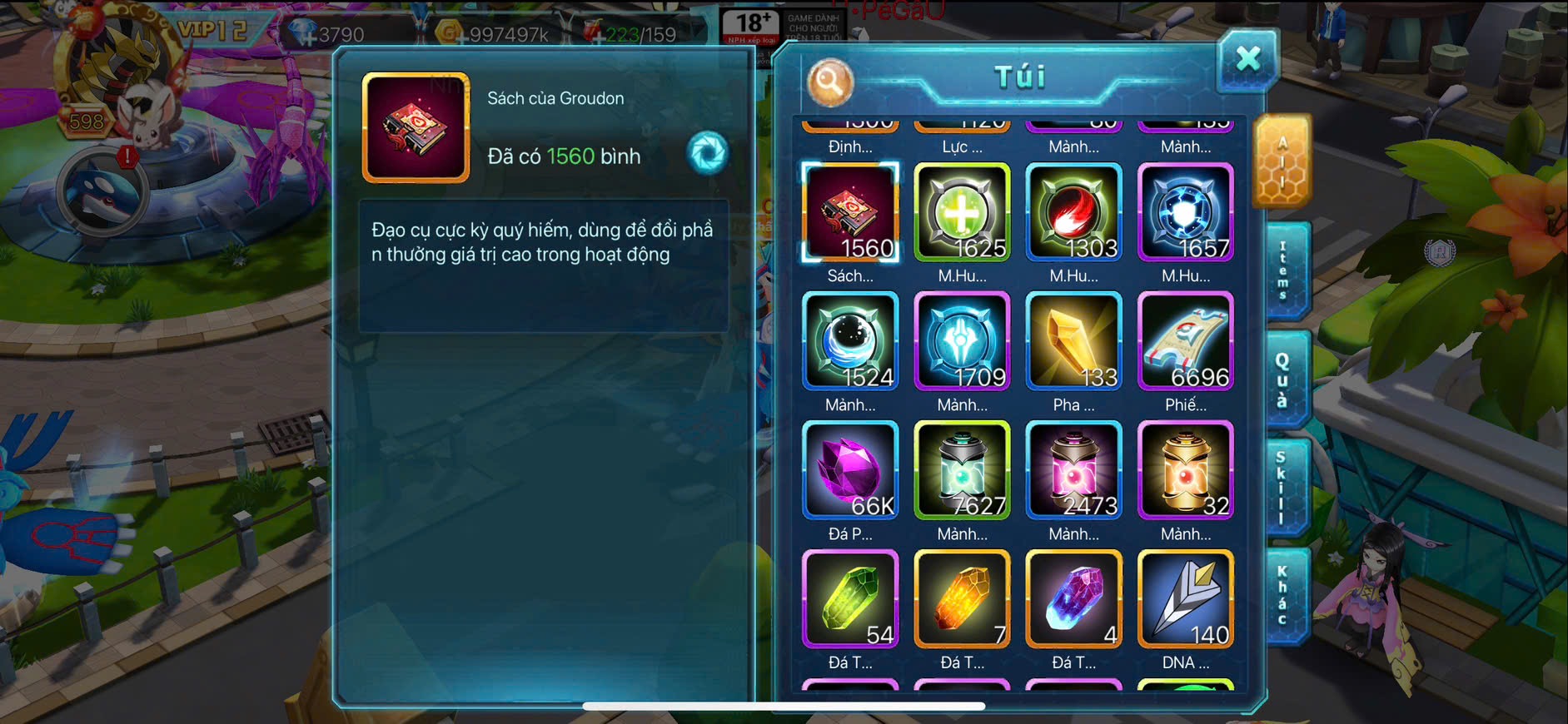Viewport: 1568px width, 724px height.
Task: Choose the purple gem stone slot 66K
Action: 850,471
